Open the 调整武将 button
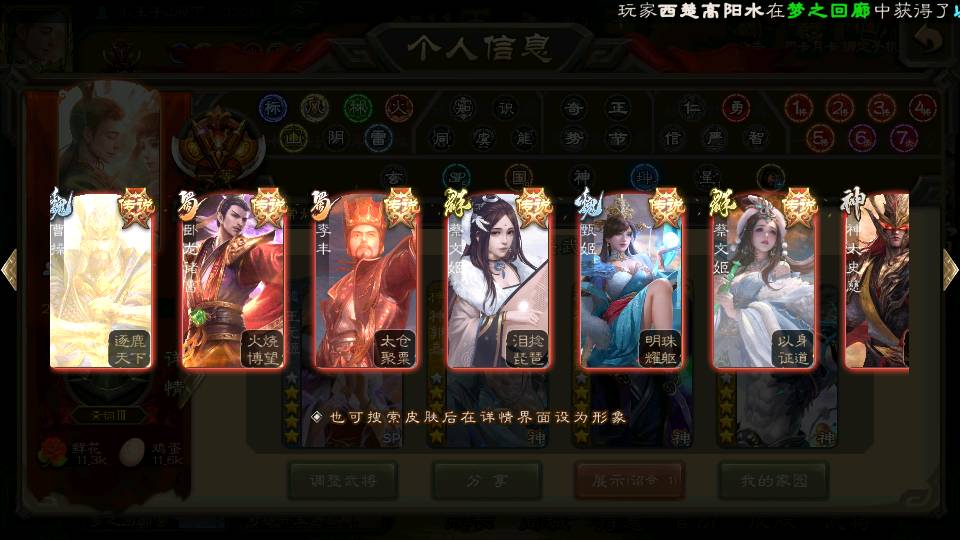960x540 pixels. [x=342, y=480]
